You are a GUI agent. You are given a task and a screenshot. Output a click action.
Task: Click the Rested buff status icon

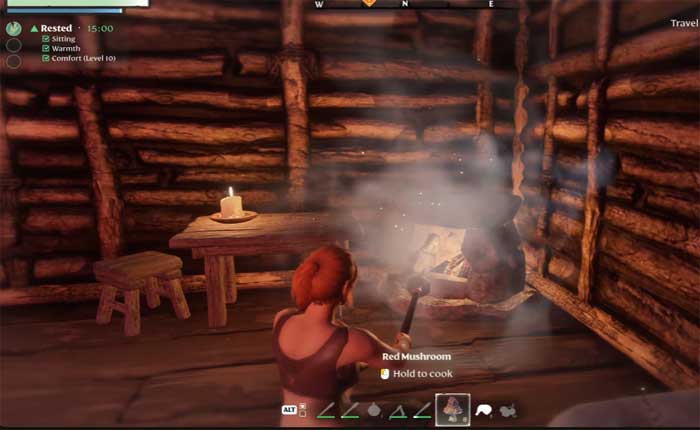click(14, 28)
